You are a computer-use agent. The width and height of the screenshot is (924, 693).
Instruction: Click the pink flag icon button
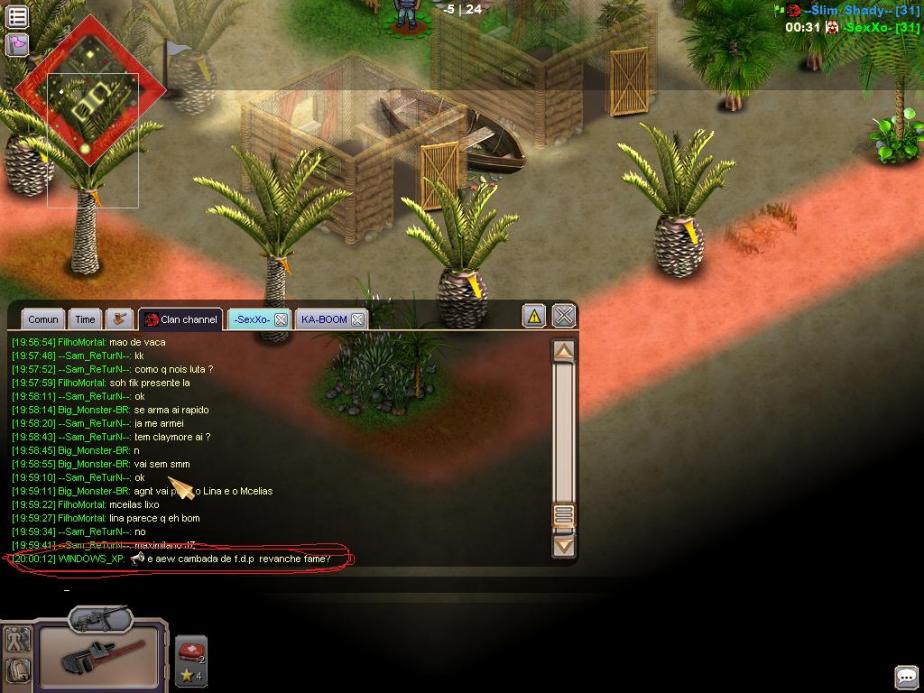[x=18, y=45]
